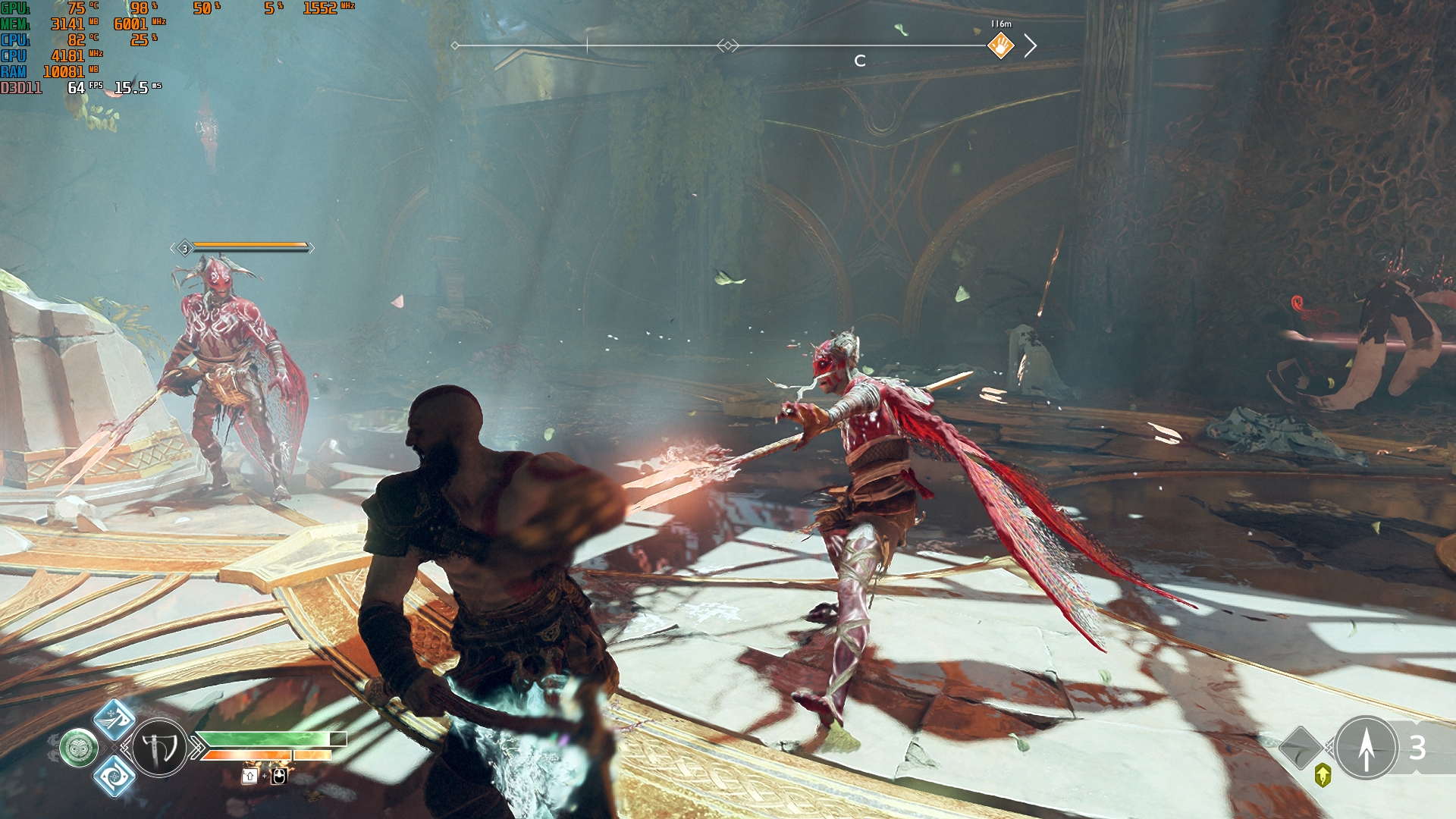Click the empty diamond slot beside the arrow icon
This screenshot has height=819, width=1456.
click(x=1301, y=748)
